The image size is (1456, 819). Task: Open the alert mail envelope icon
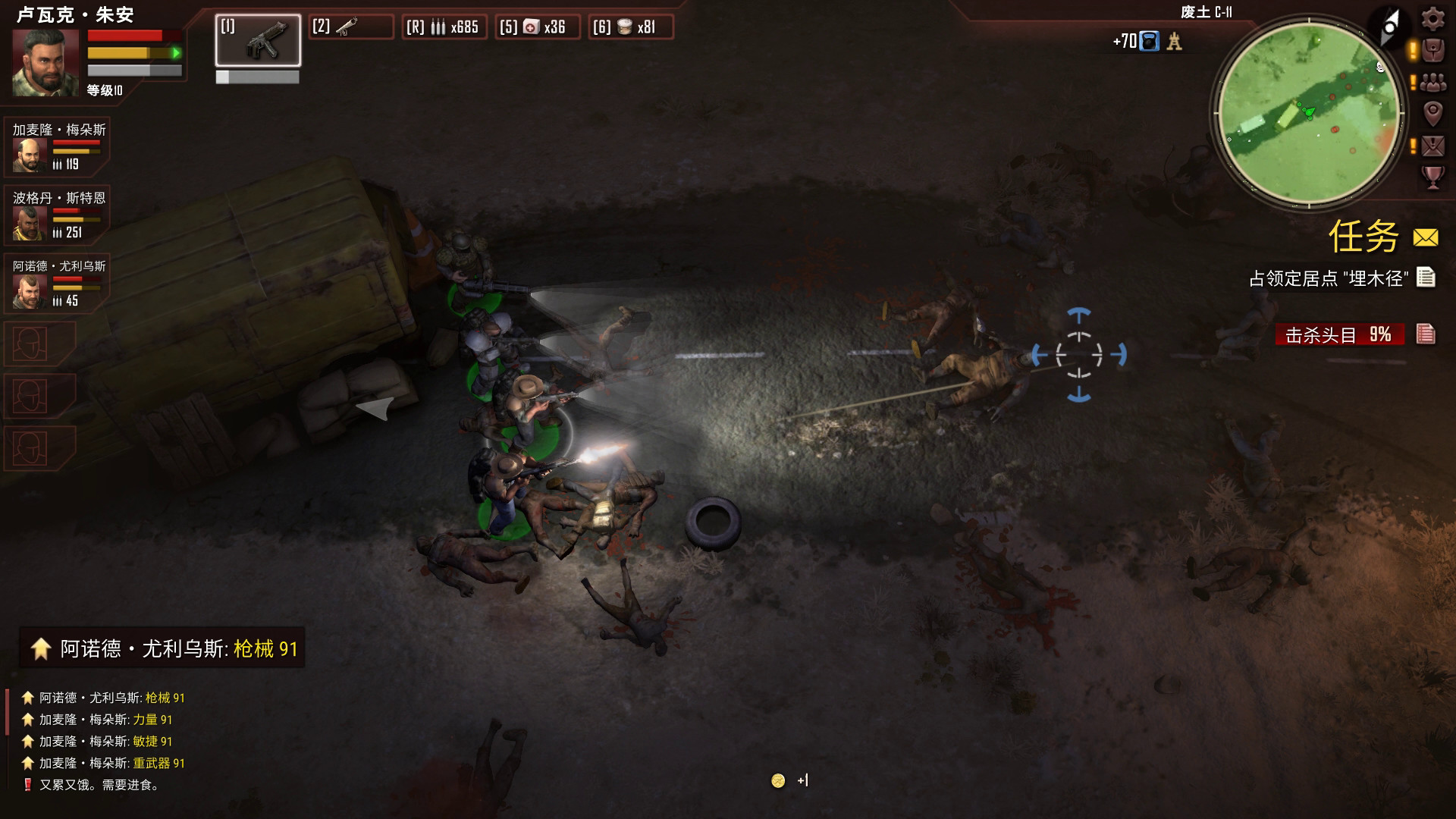coord(1432,146)
